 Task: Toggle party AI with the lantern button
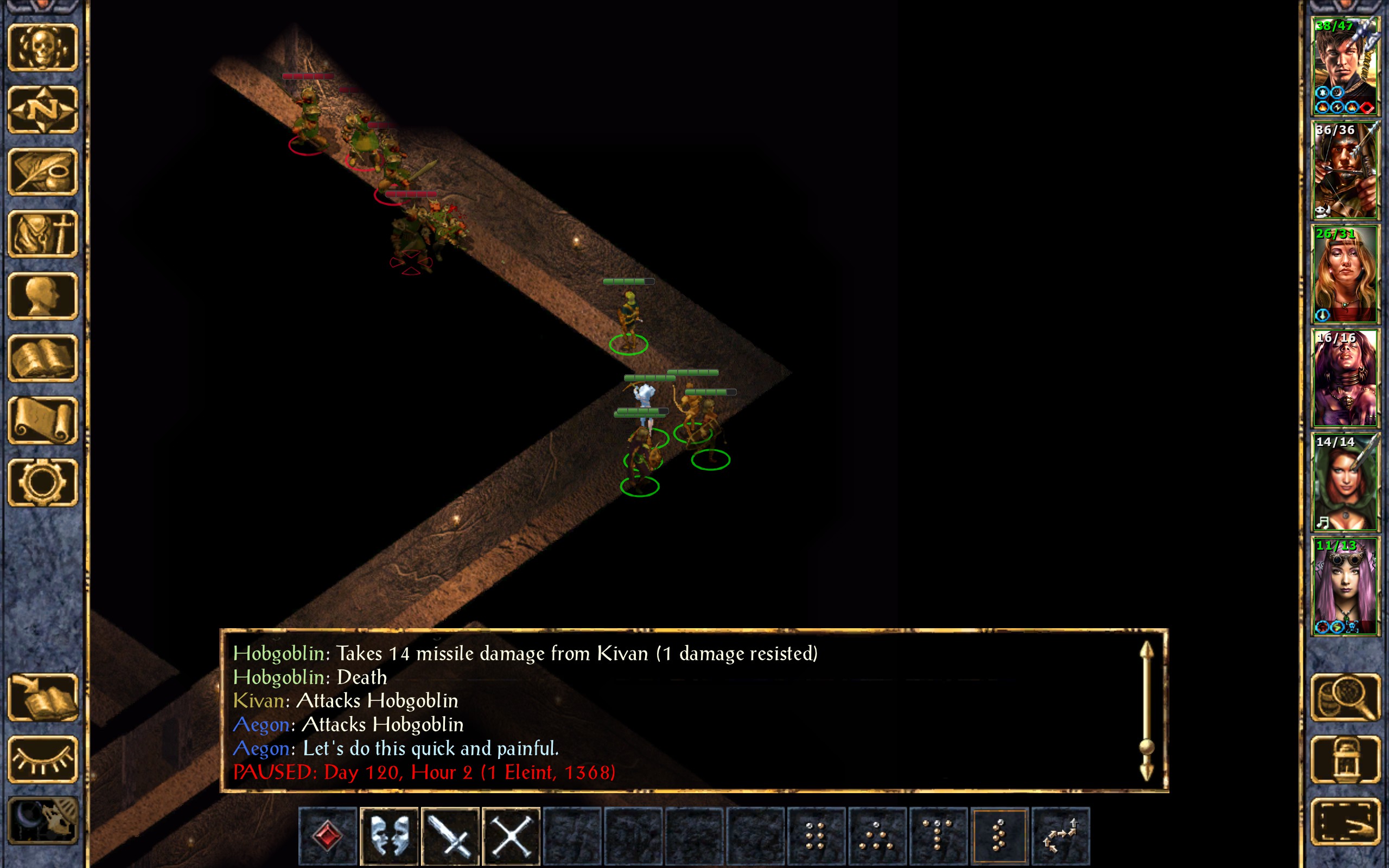(x=1346, y=759)
